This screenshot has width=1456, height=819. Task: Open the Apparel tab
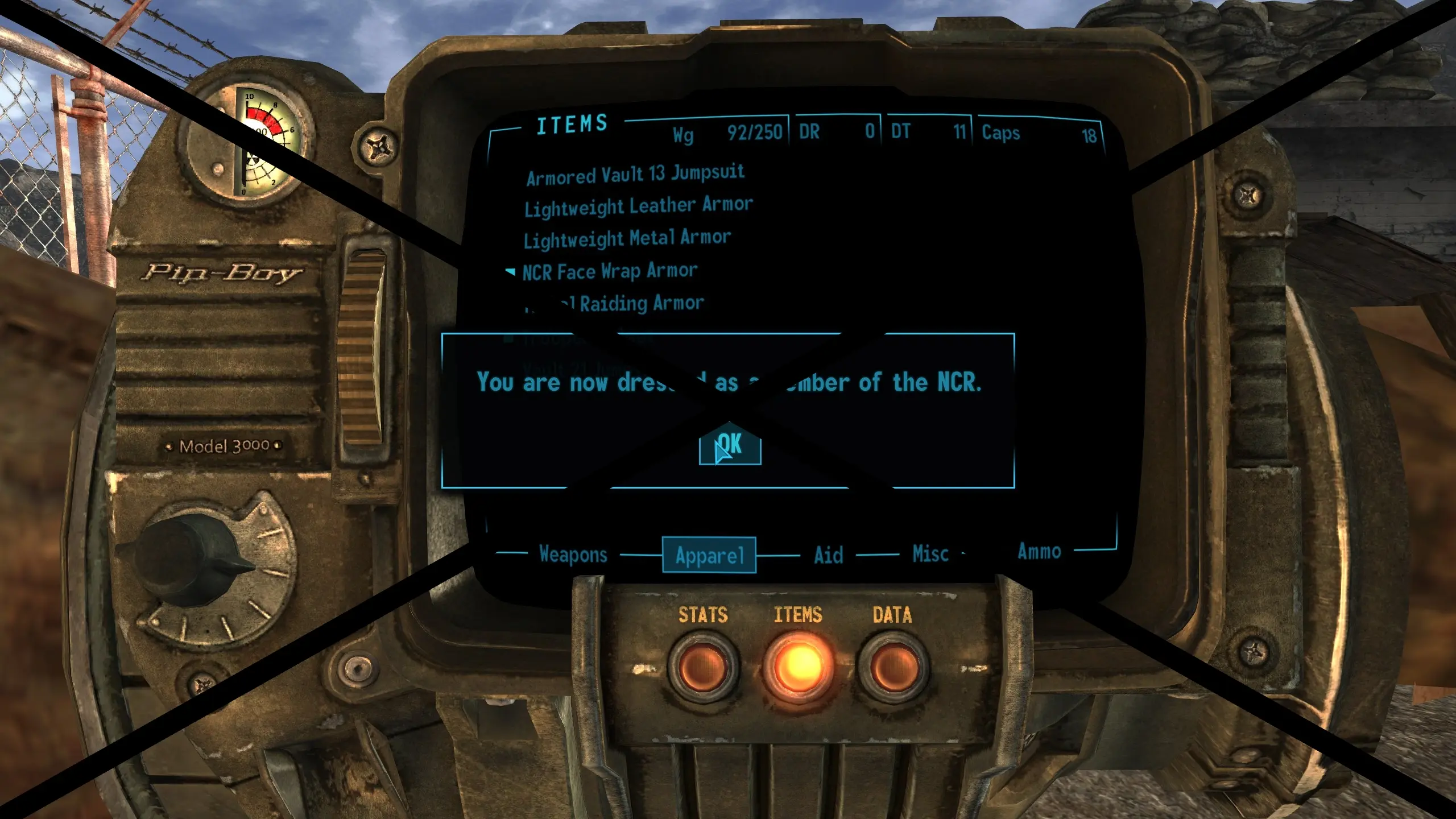709,555
